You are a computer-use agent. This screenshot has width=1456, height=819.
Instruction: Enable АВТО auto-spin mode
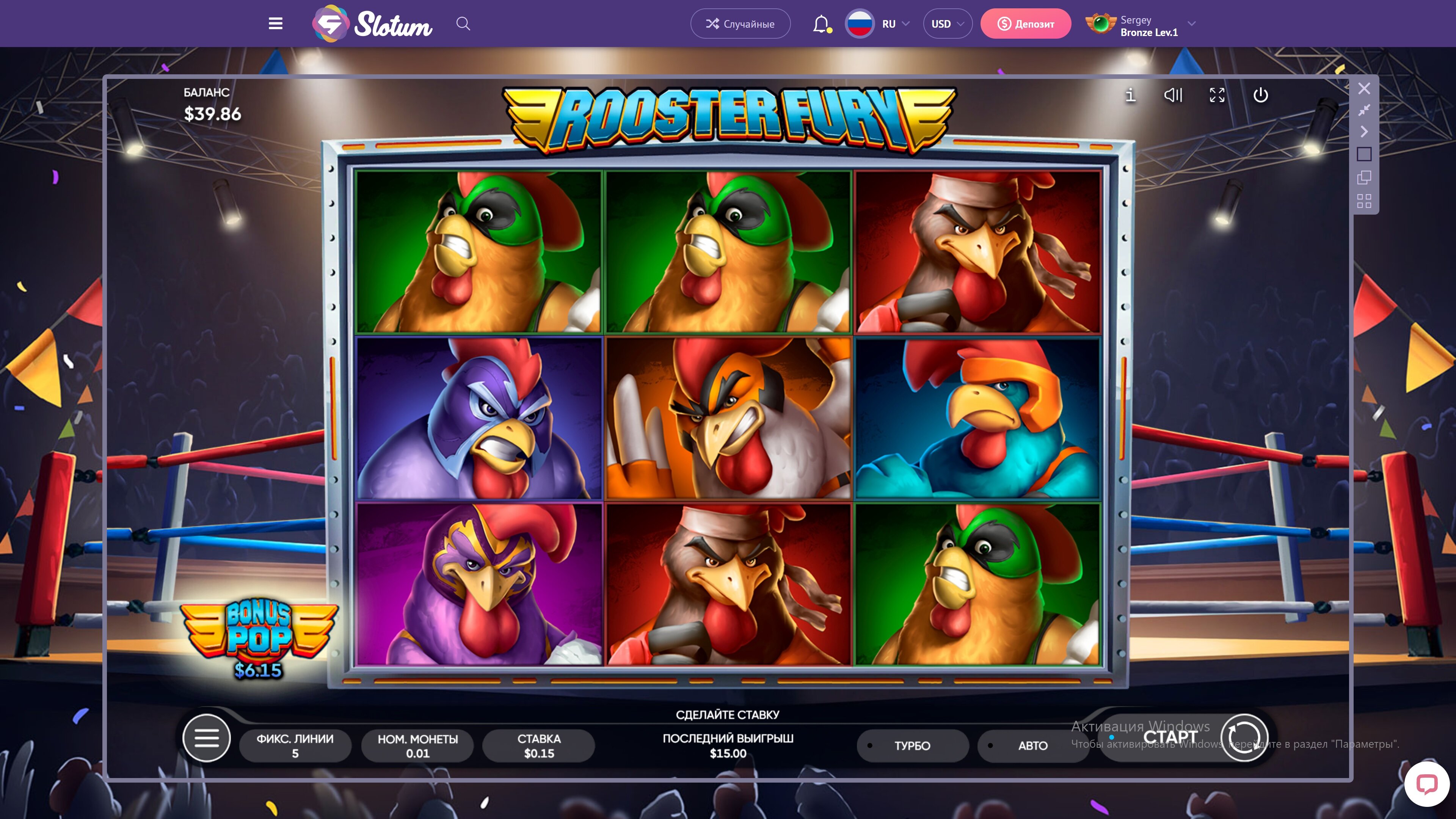coord(1032,745)
